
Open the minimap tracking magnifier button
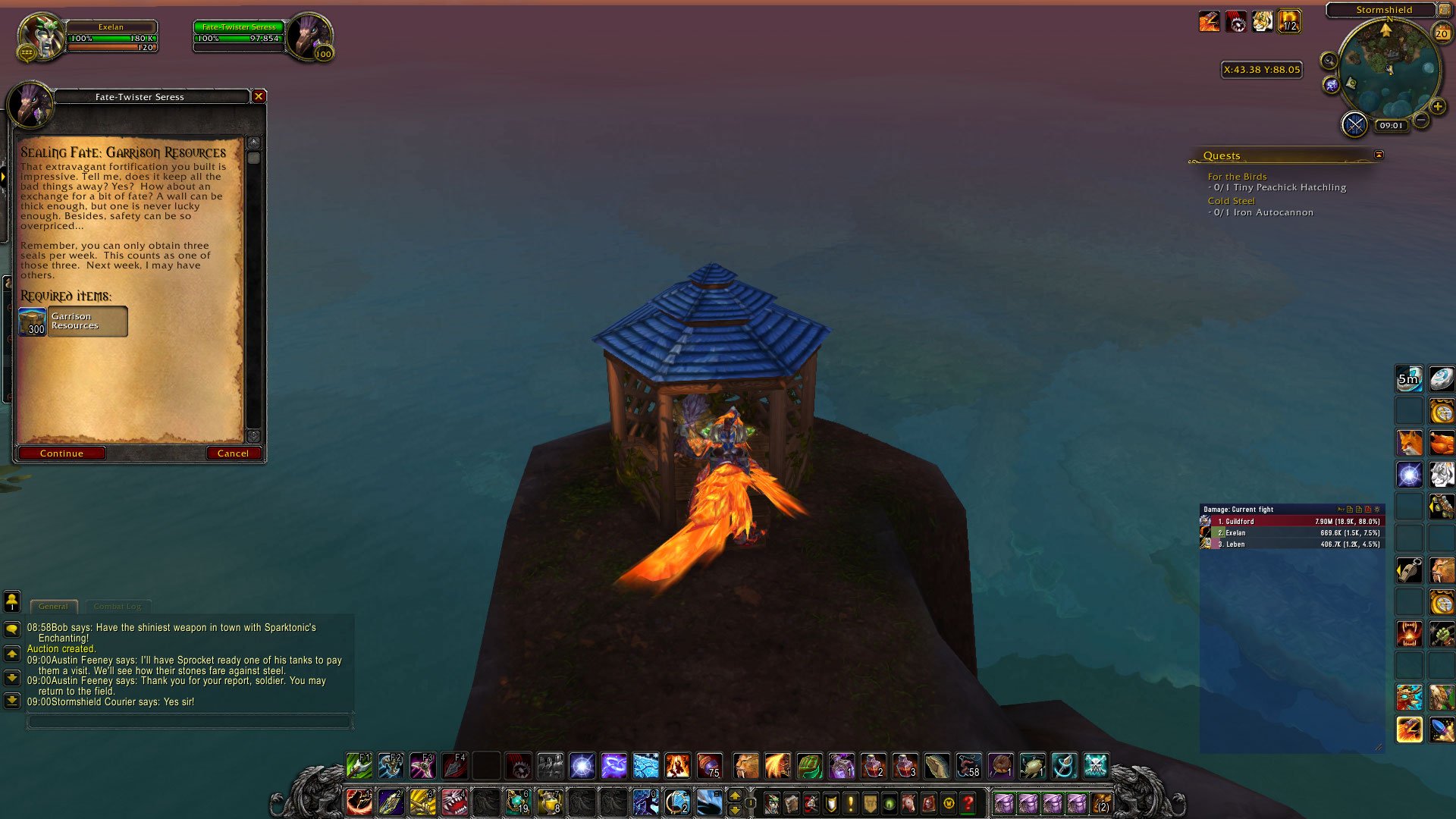tap(1329, 61)
